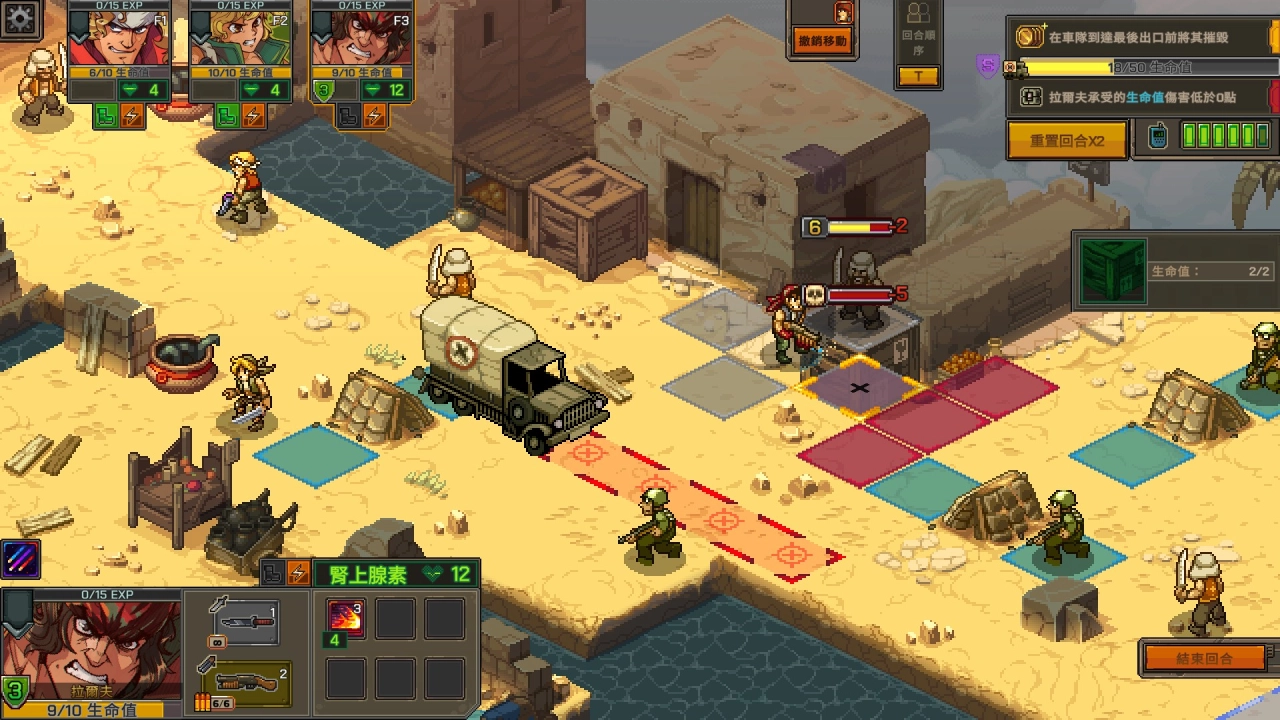
Task: Select the shotgun weapon slot
Action: click(245, 681)
